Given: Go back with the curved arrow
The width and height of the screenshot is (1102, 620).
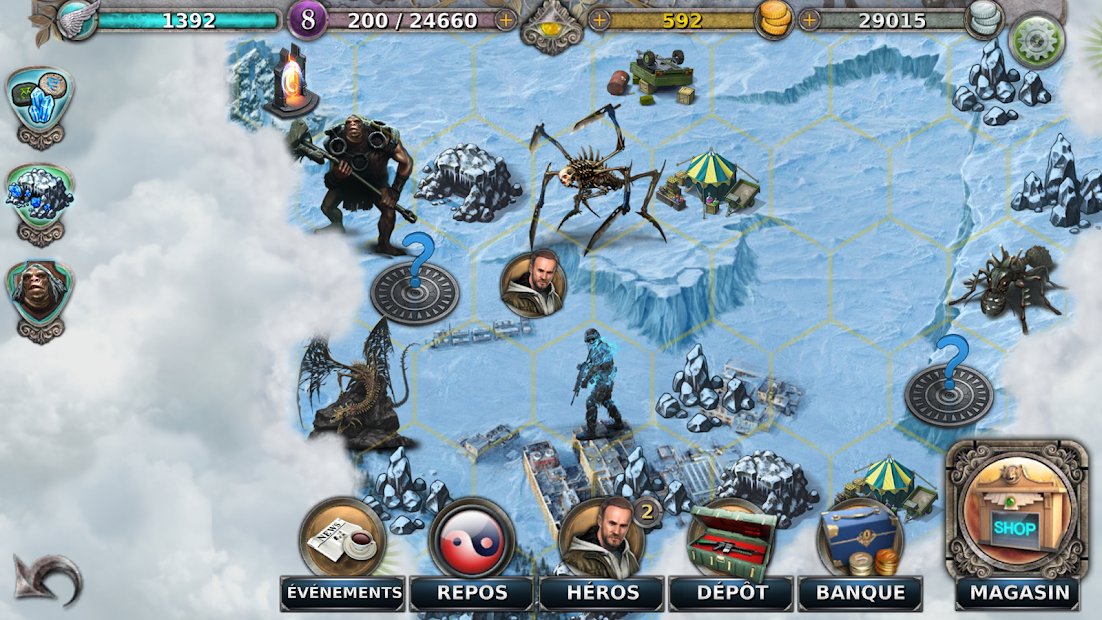Looking at the screenshot, I should click(x=46, y=578).
